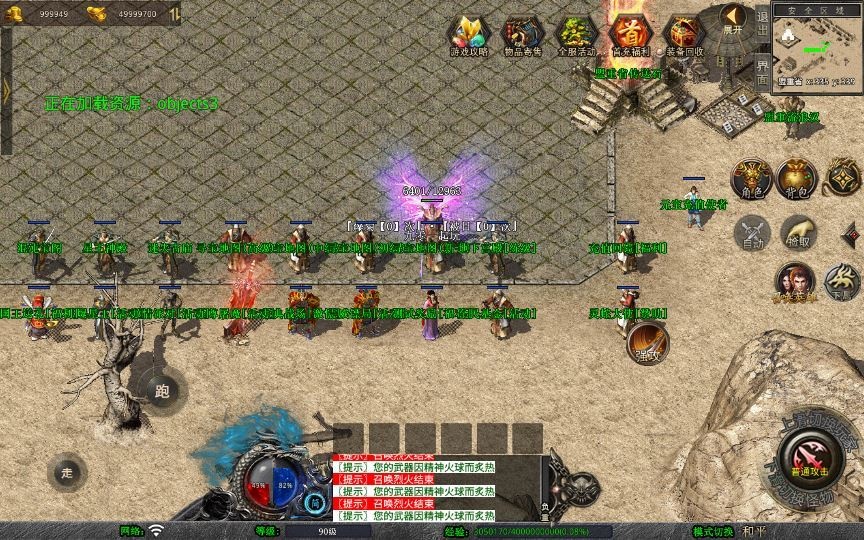Tap the 拾取 pickup button

coord(796,232)
